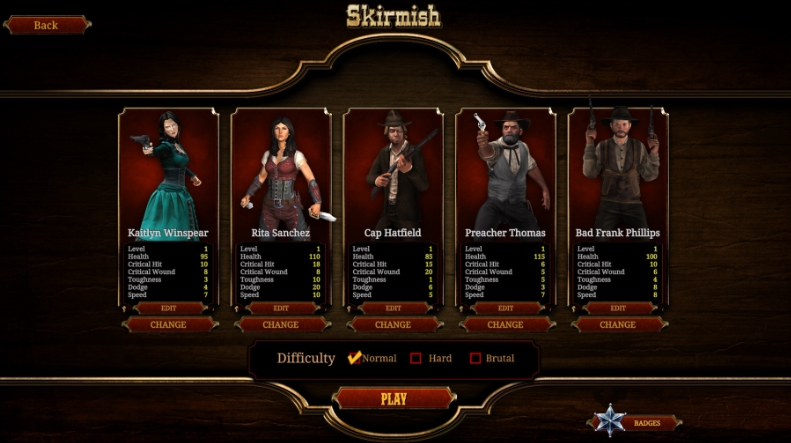Image resolution: width=791 pixels, height=443 pixels.
Task: Set difficulty to Hard
Action: tap(416, 358)
